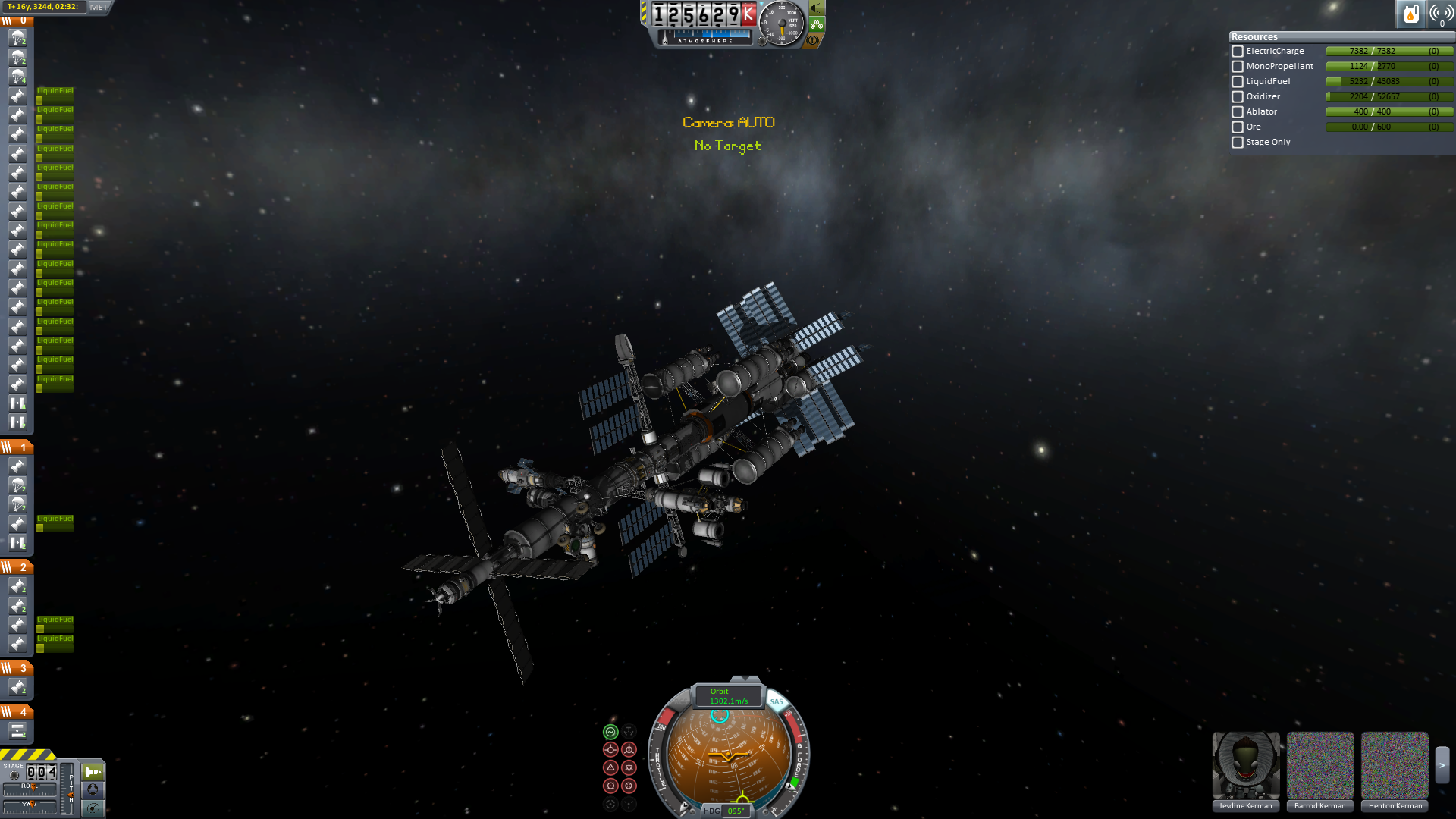Toggle the SAS button on the navball

coord(777,701)
